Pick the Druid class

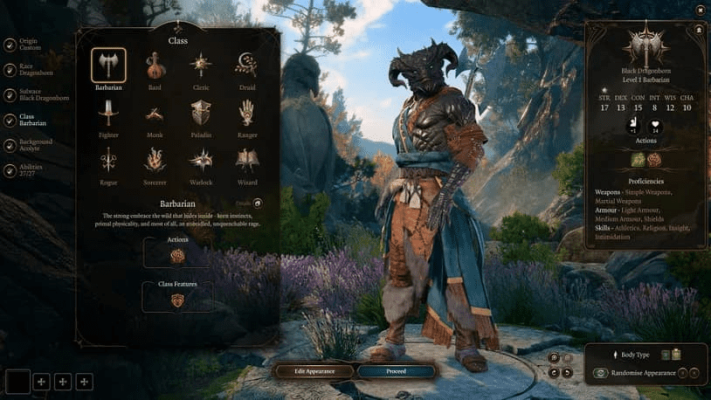coord(246,66)
